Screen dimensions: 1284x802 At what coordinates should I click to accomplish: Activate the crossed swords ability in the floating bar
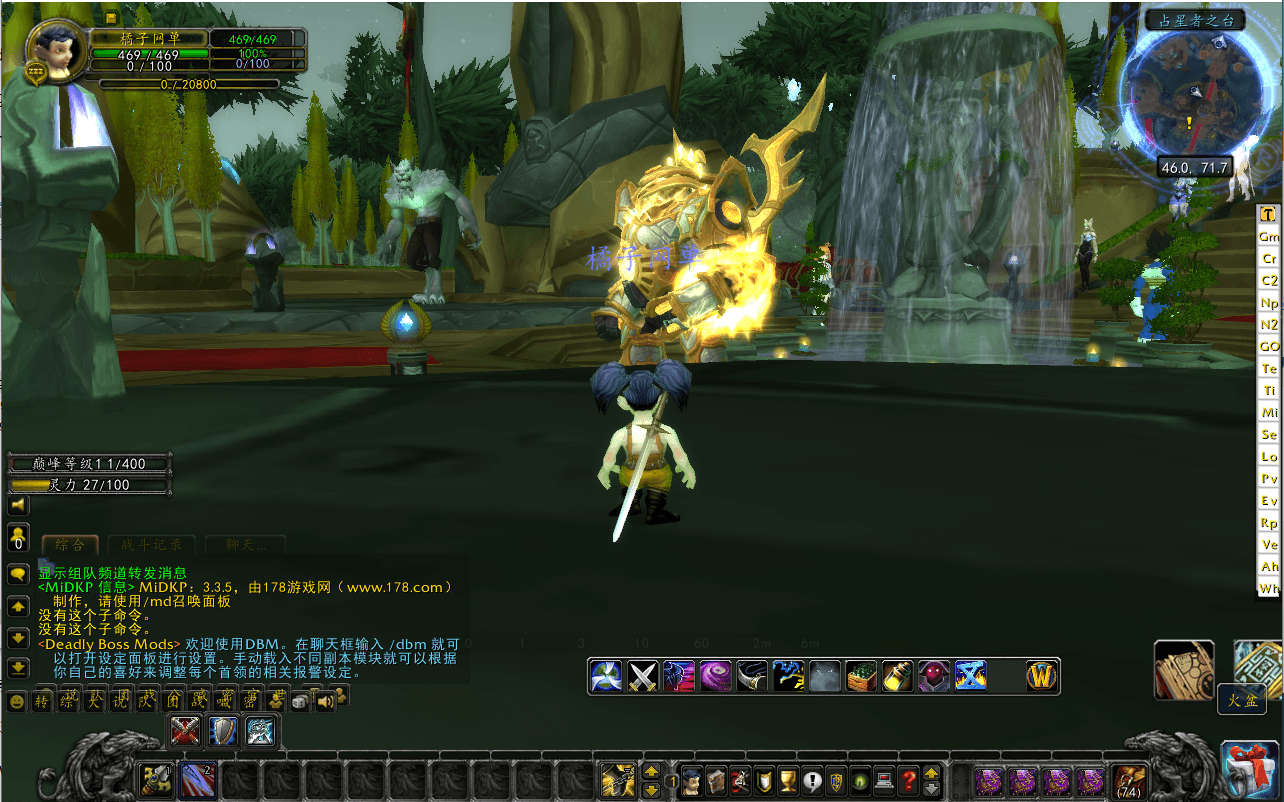tap(642, 676)
